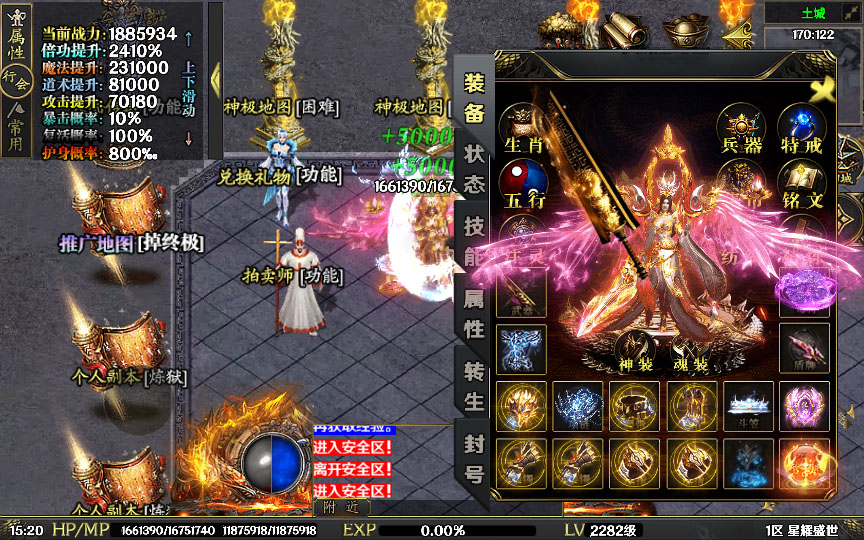864x540 pixels.
Task: Close the equipment panel with the X
Action: (x=823, y=90)
